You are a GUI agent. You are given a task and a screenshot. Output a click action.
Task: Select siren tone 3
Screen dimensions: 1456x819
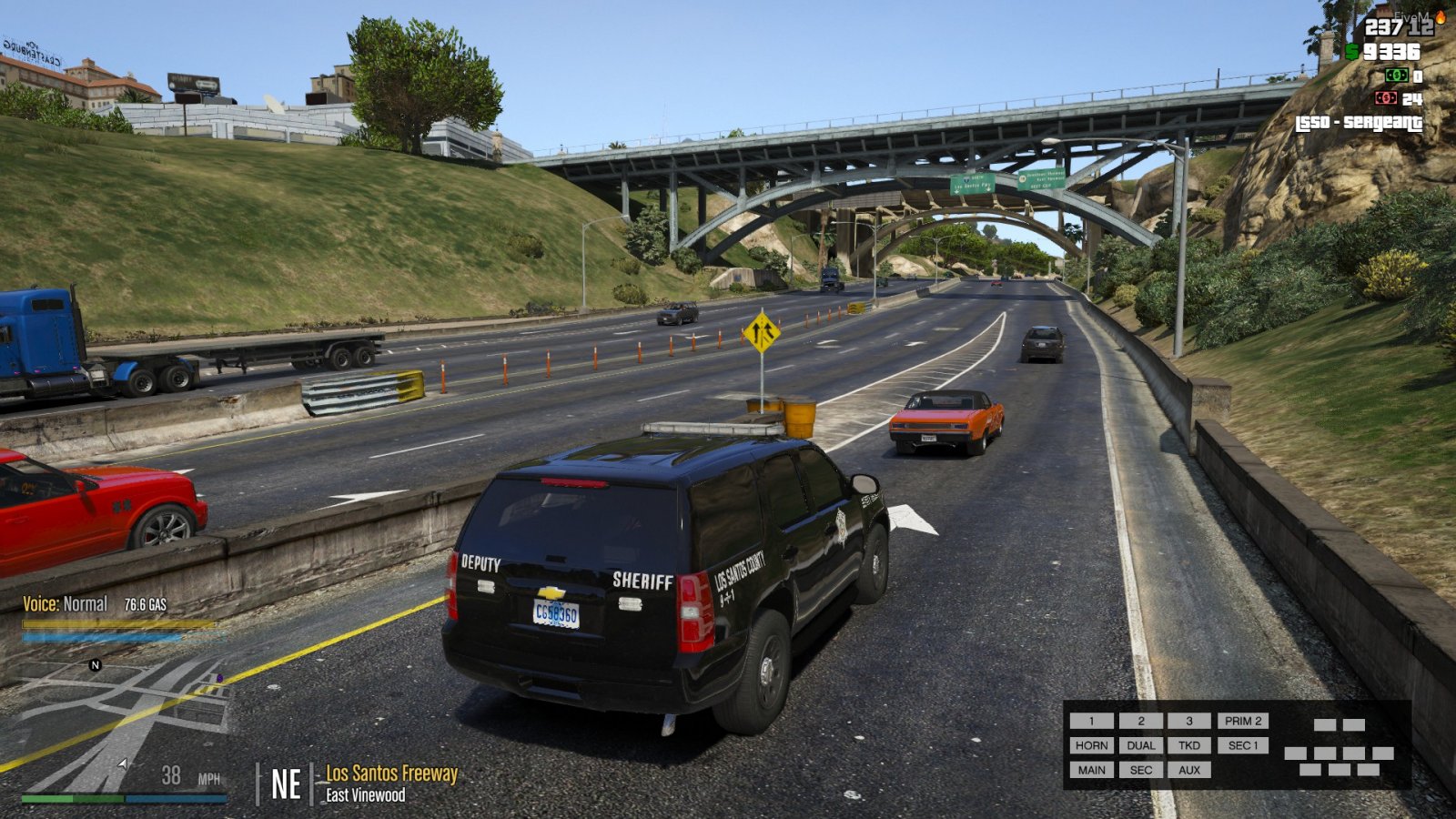pos(1188,721)
